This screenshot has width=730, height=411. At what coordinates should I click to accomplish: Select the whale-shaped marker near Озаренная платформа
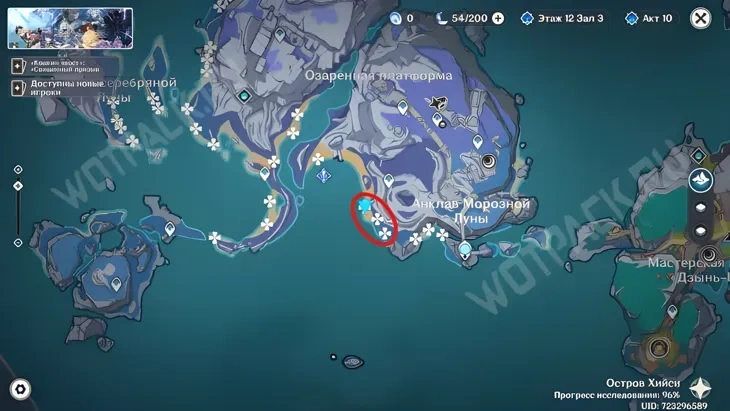[437, 102]
